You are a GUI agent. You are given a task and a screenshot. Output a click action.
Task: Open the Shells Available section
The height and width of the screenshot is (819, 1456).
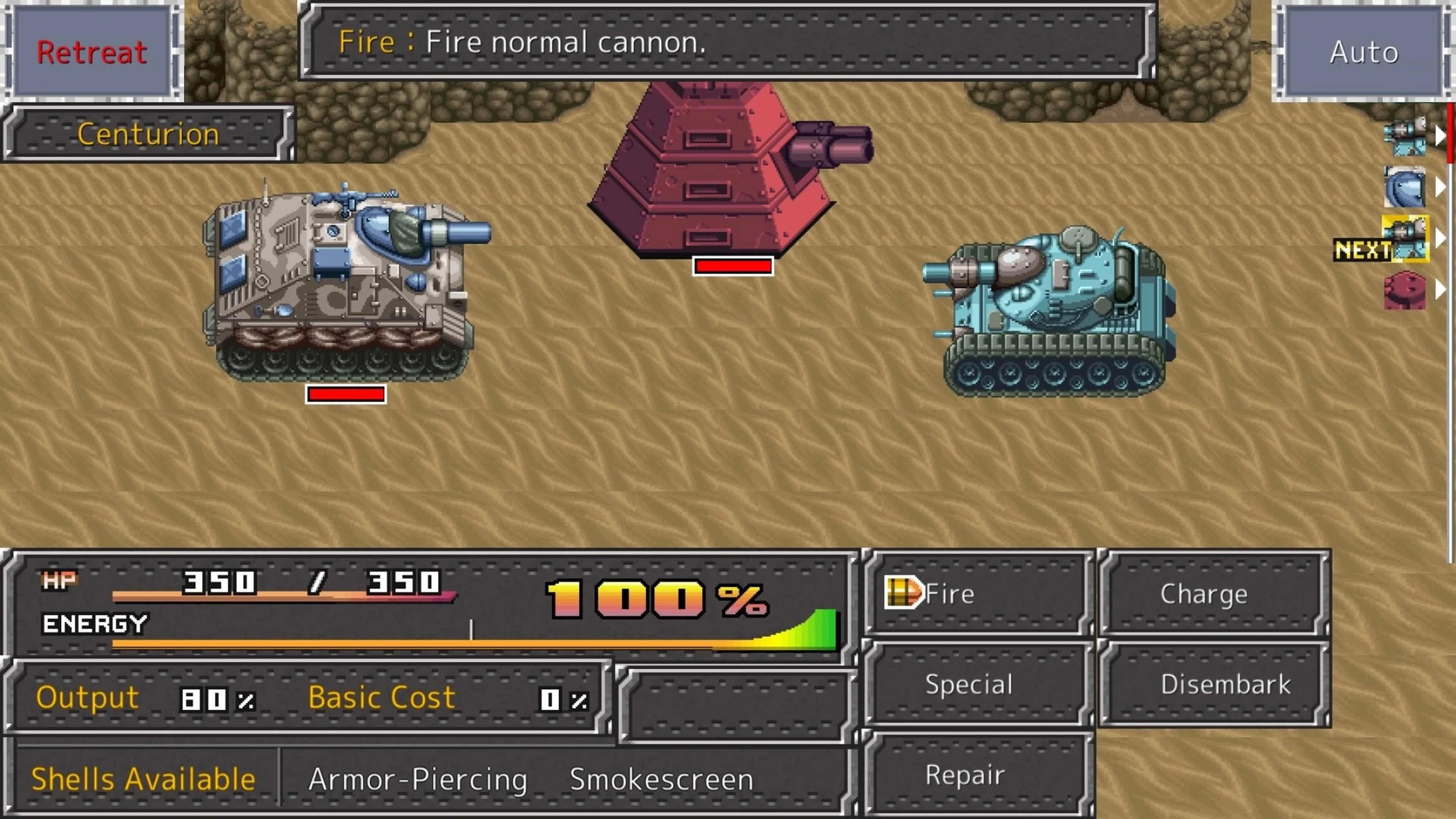[x=143, y=779]
